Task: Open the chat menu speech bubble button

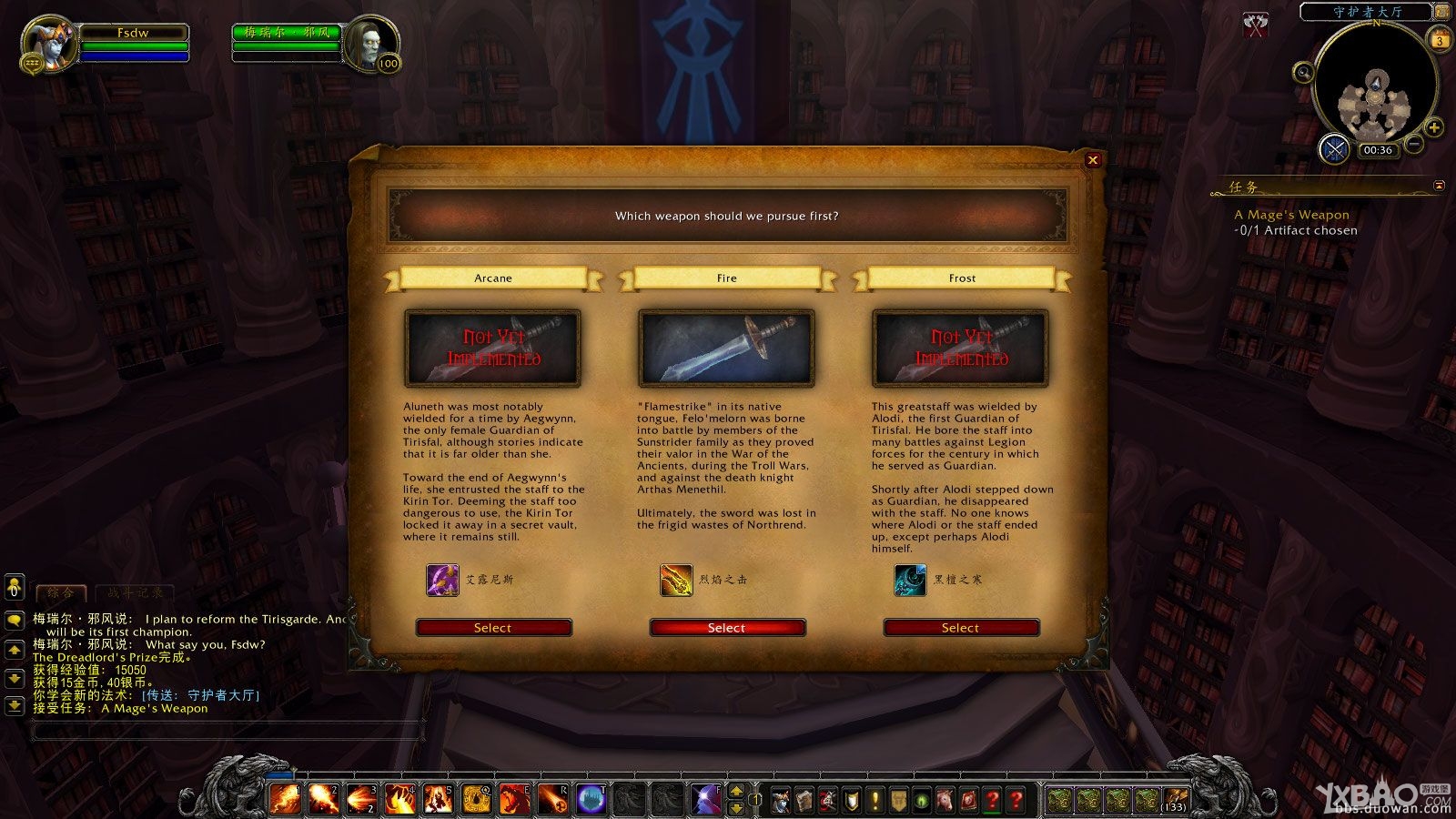Action: (x=15, y=620)
